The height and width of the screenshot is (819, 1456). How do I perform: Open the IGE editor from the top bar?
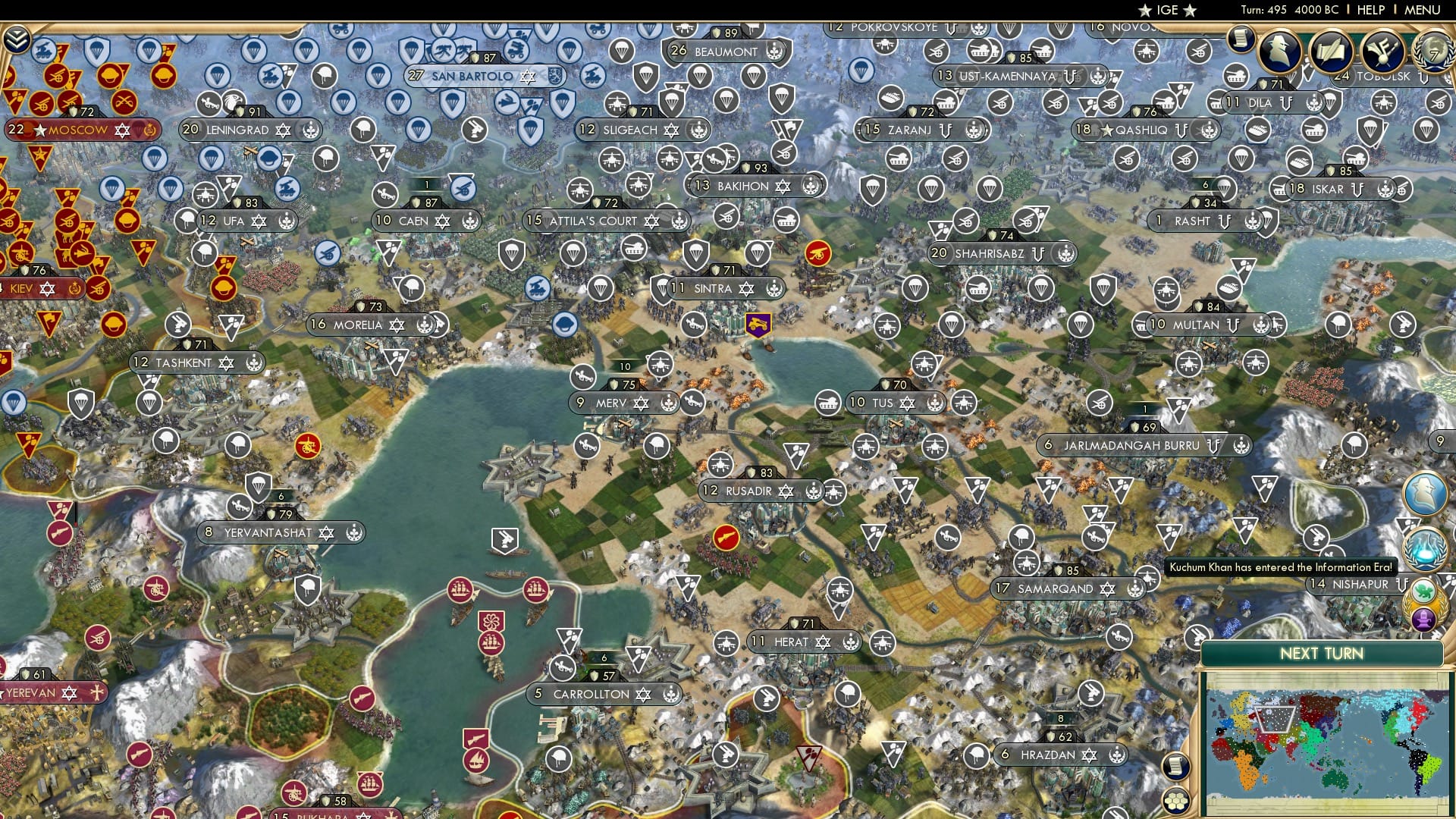[x=1166, y=10]
